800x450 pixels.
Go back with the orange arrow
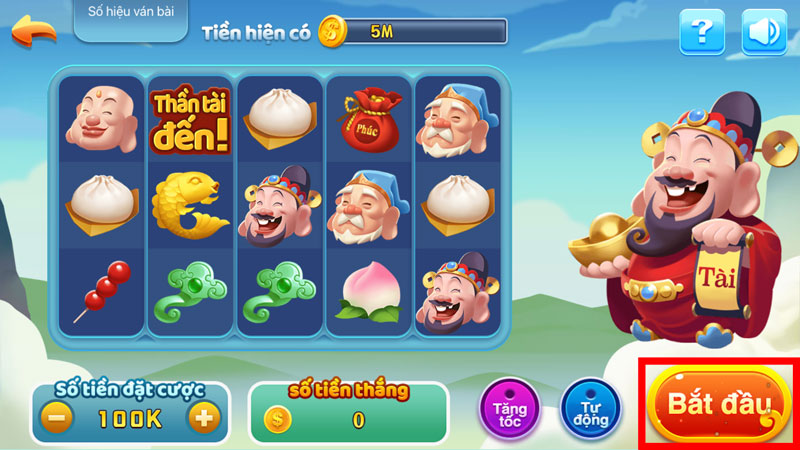coord(33,30)
